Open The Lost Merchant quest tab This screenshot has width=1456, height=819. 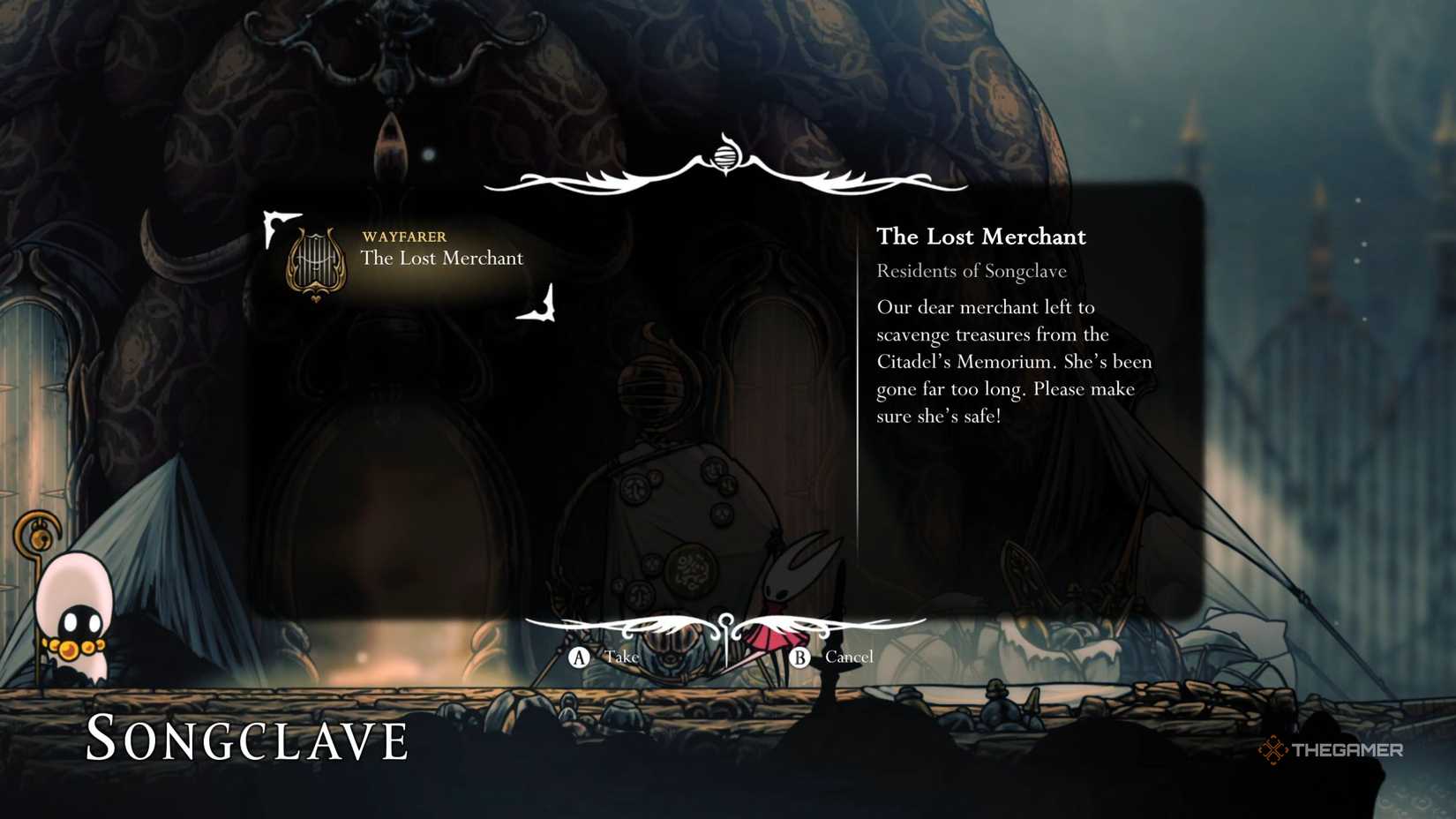(x=981, y=237)
